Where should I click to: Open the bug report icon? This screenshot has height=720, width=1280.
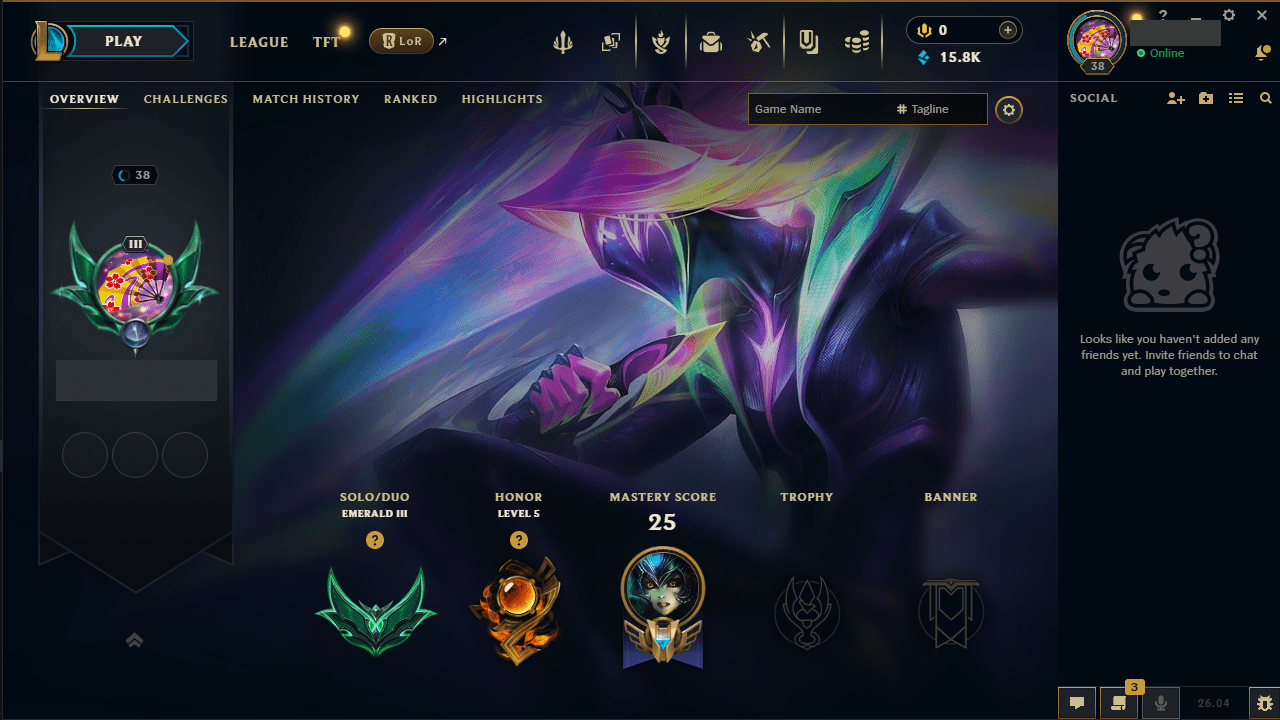[1262, 703]
